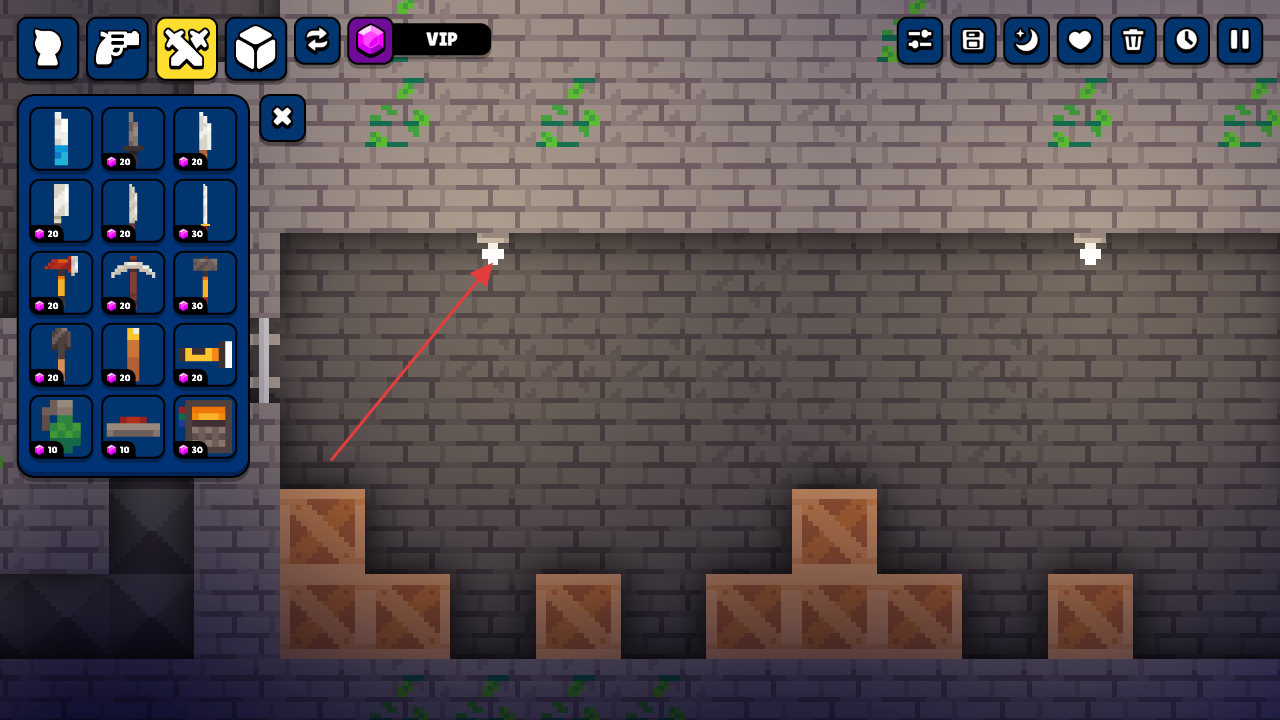Click the swap arrows button
The width and height of the screenshot is (1280, 720).
(x=317, y=41)
